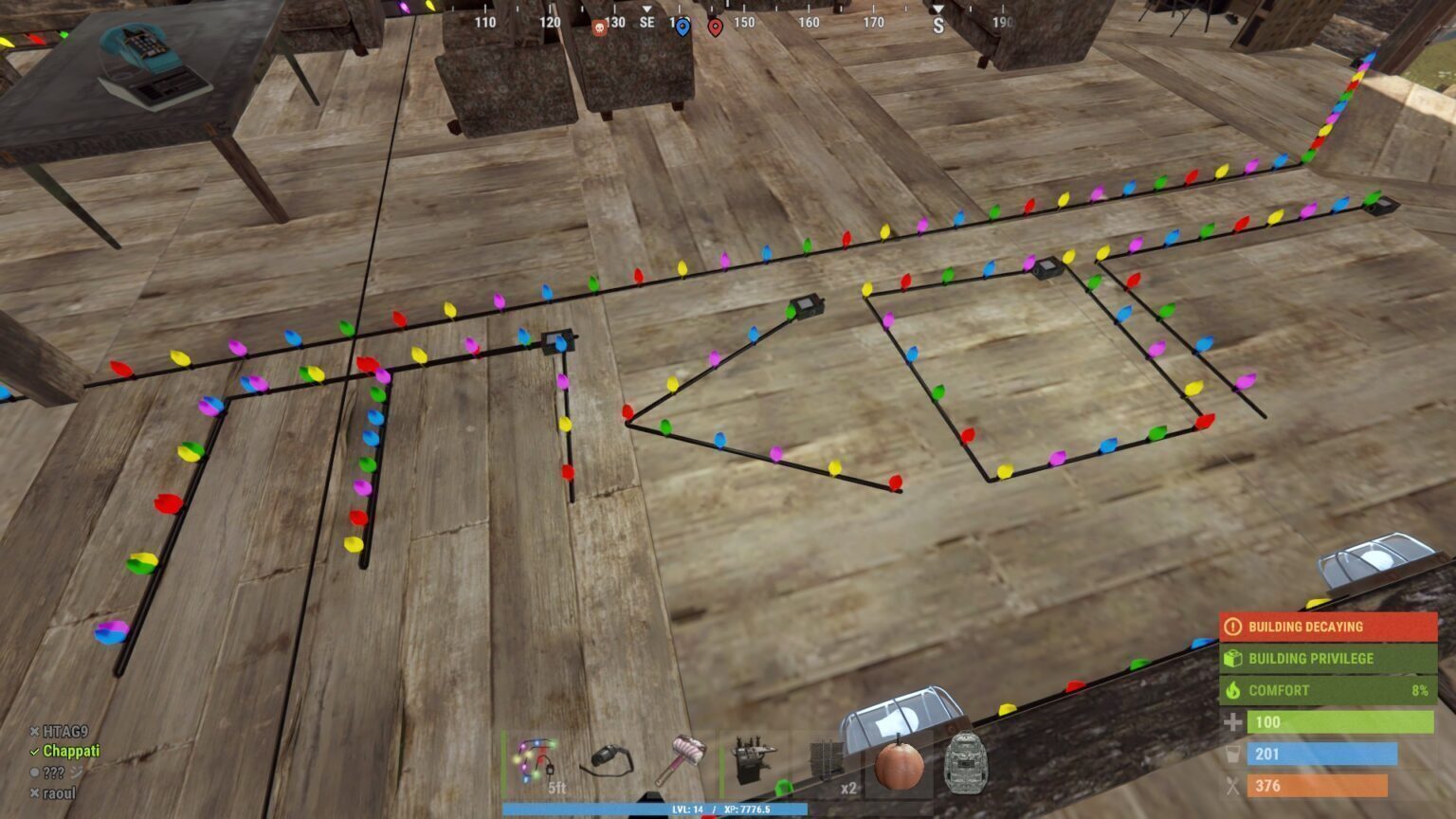Select team member HTAG9

coord(64,732)
